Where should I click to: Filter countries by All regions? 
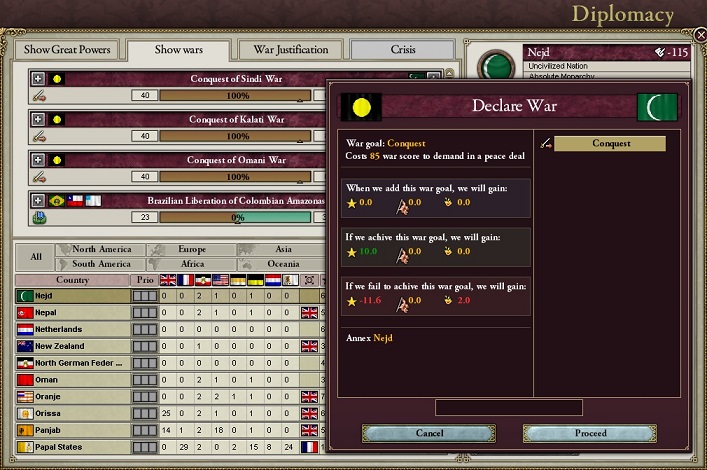(x=35, y=257)
